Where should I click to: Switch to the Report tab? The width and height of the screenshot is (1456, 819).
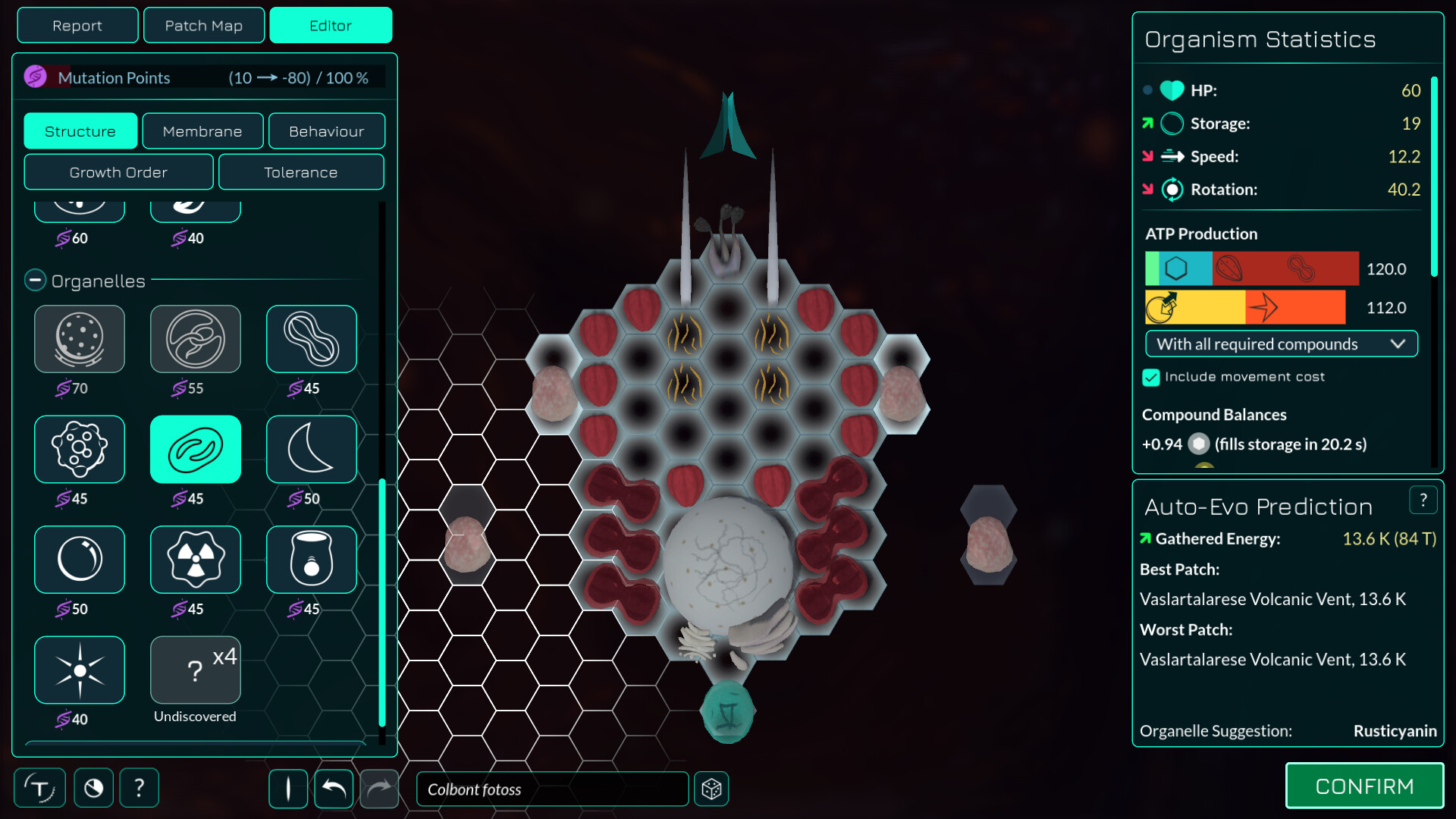77,25
